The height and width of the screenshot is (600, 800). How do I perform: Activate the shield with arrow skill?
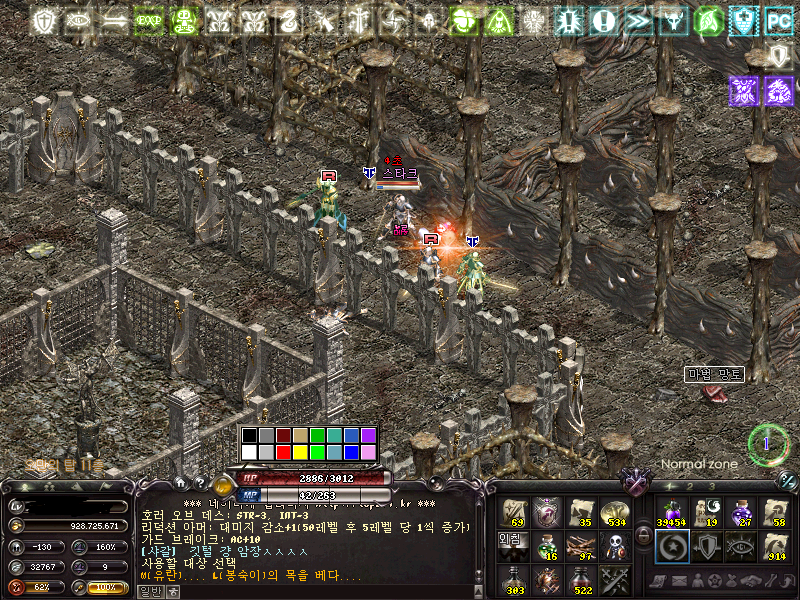(x=706, y=546)
